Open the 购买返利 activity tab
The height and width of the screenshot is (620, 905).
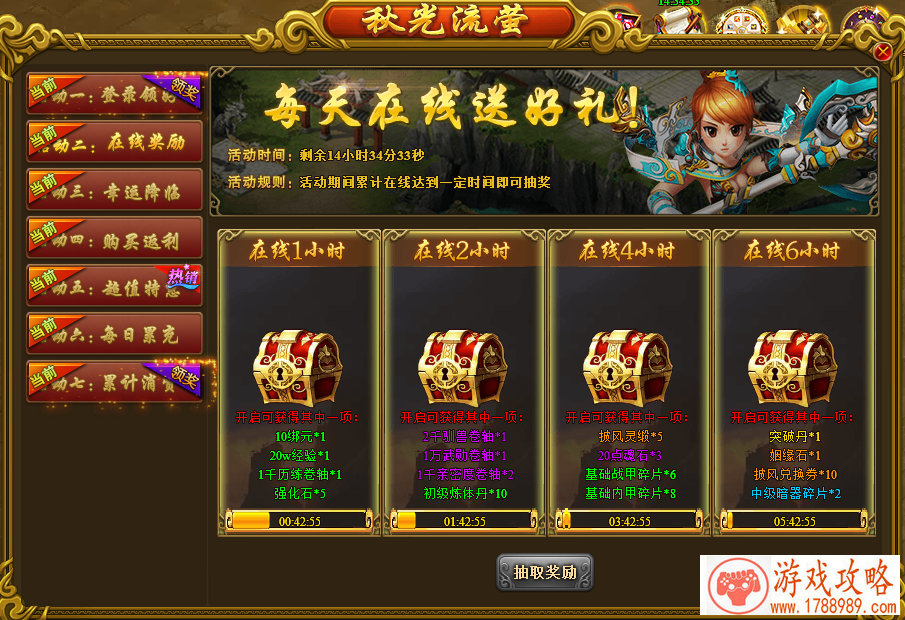tap(115, 237)
